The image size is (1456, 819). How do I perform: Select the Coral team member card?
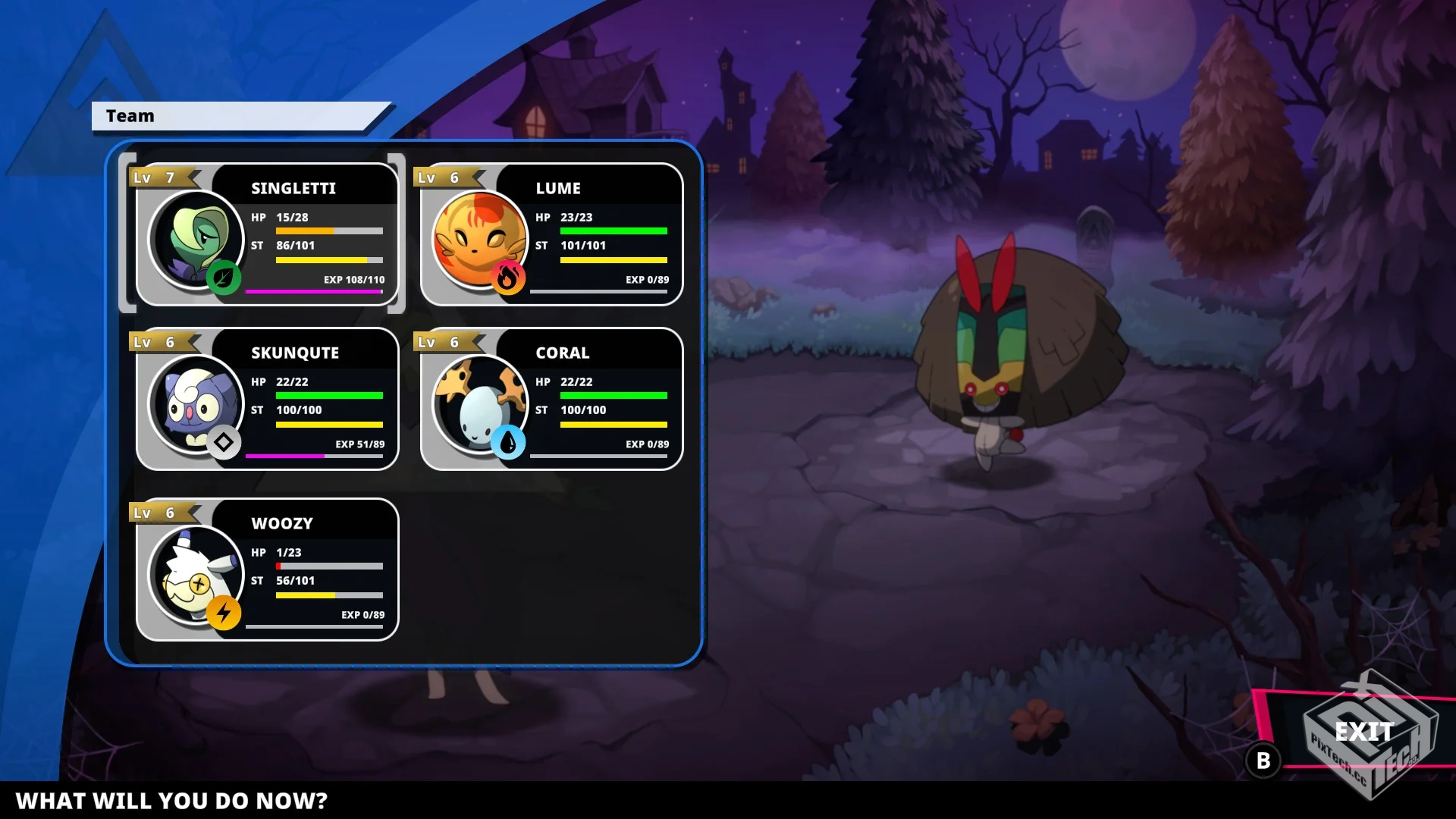pyautogui.click(x=551, y=399)
